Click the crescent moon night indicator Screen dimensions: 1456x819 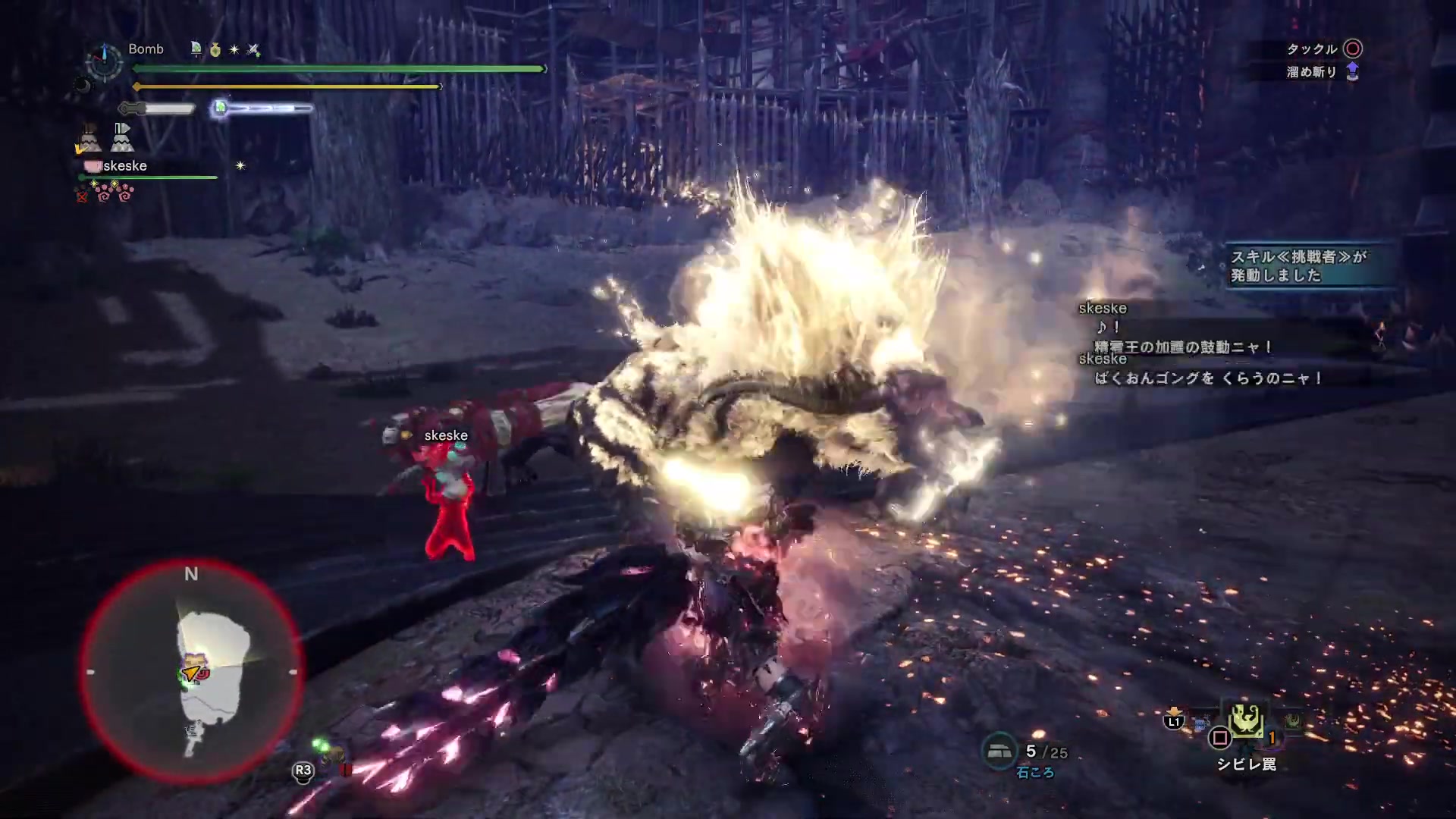pos(82,86)
